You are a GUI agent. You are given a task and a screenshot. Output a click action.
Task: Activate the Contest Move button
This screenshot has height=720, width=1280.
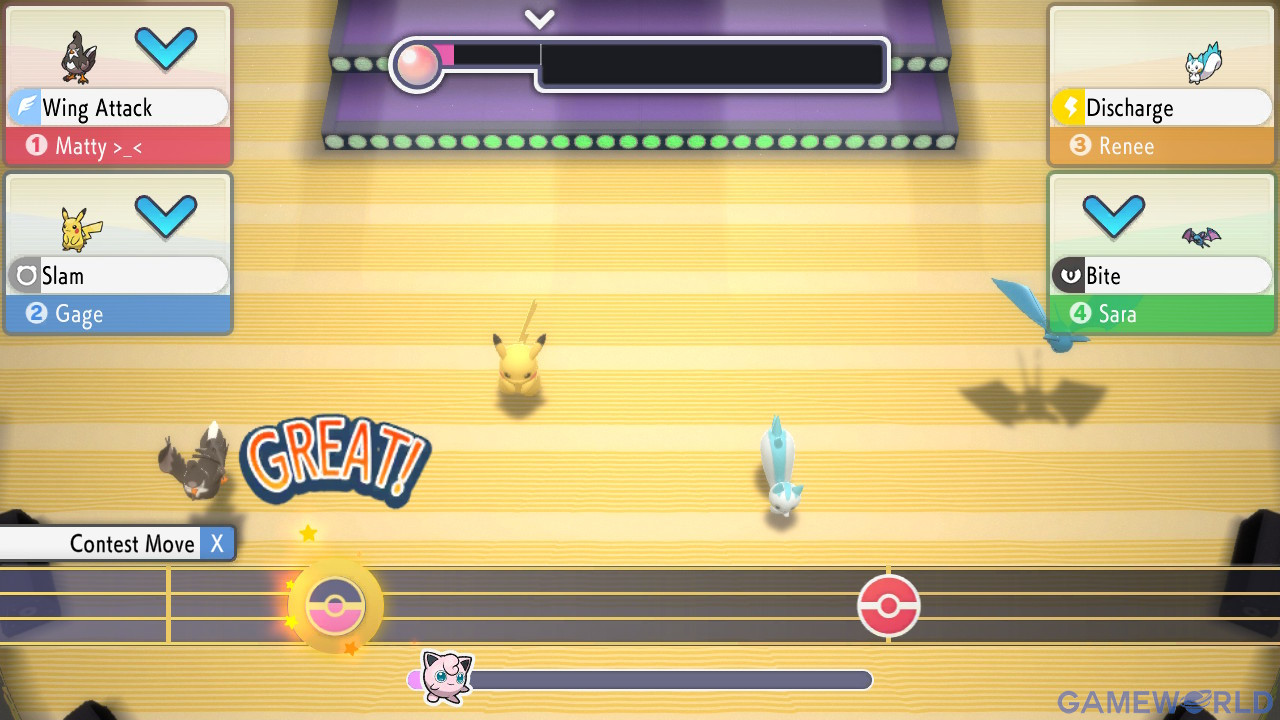pyautogui.click(x=118, y=544)
